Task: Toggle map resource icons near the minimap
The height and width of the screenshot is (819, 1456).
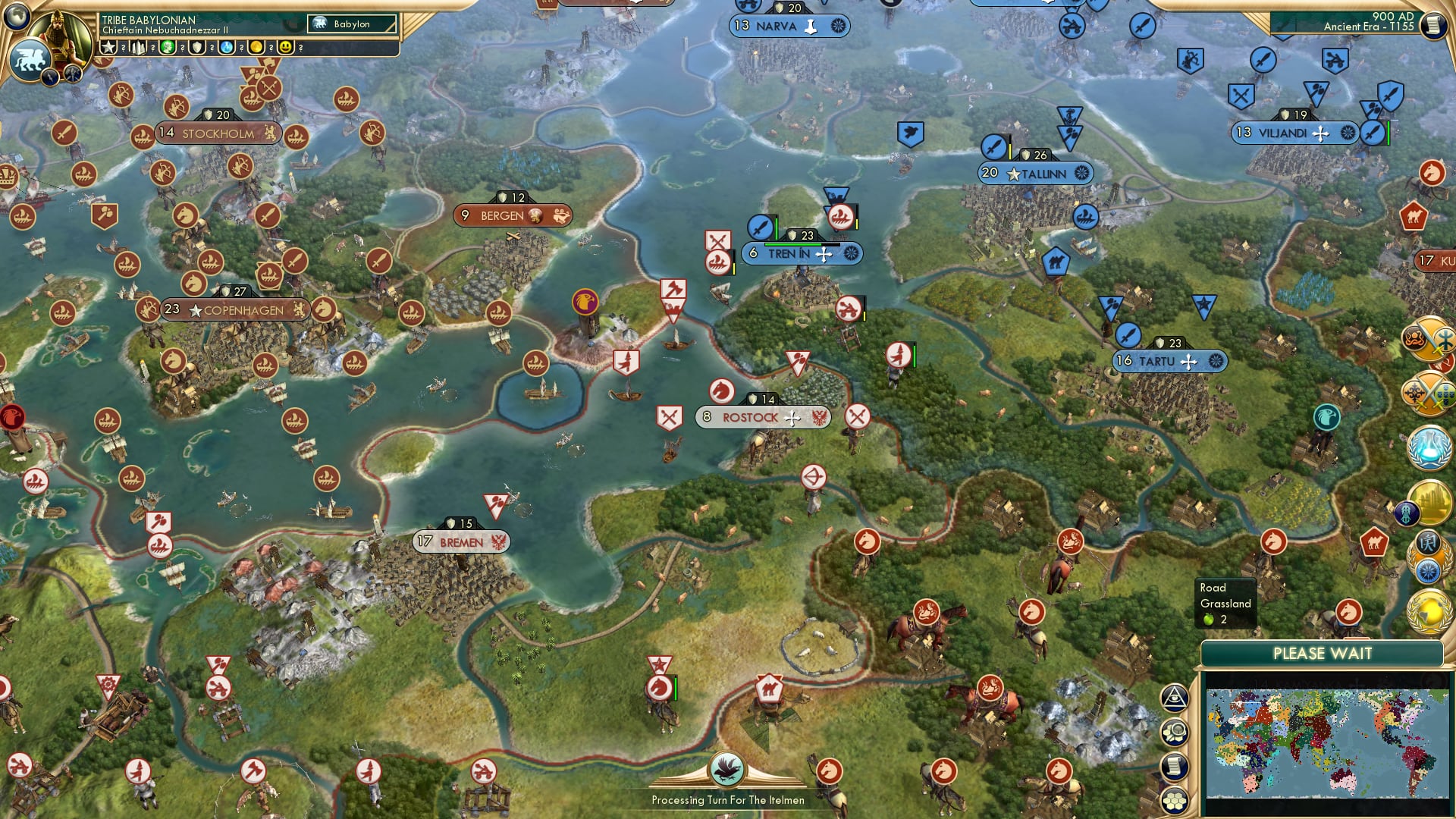Action: (1175, 730)
